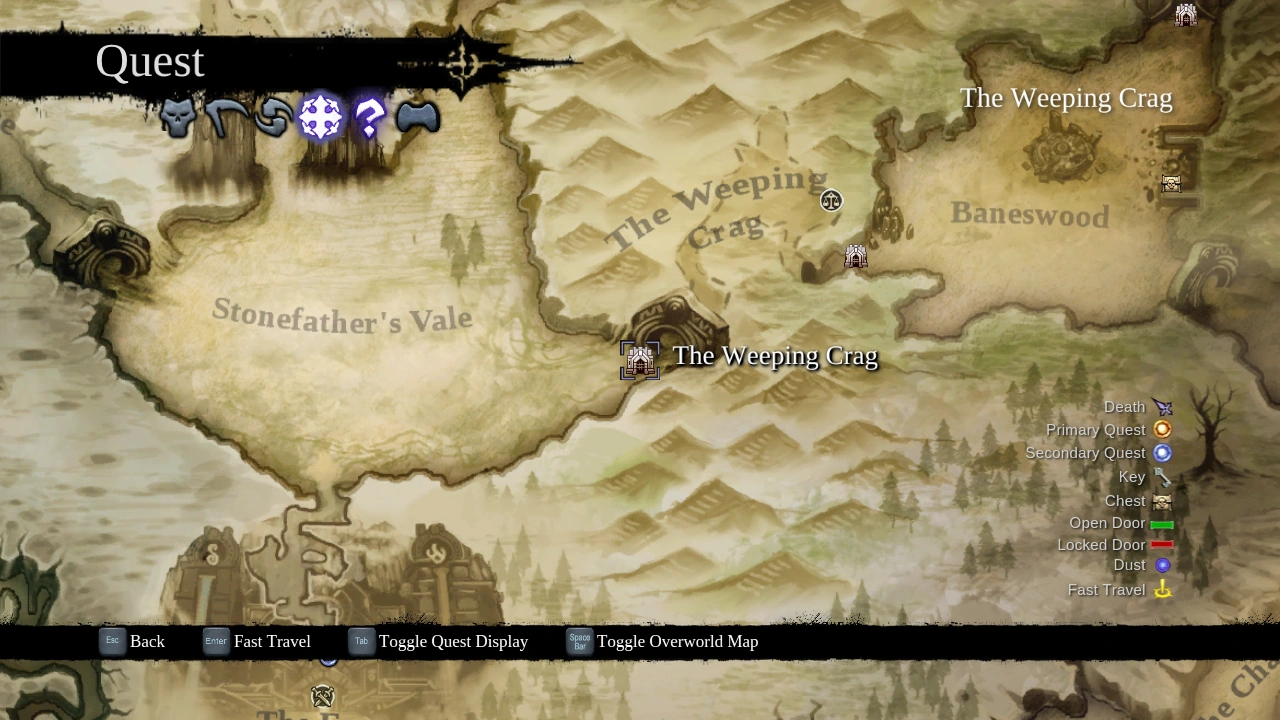This screenshot has height=720, width=1280.
Task: Click the chest icon at the top right corner
Action: tap(1186, 15)
